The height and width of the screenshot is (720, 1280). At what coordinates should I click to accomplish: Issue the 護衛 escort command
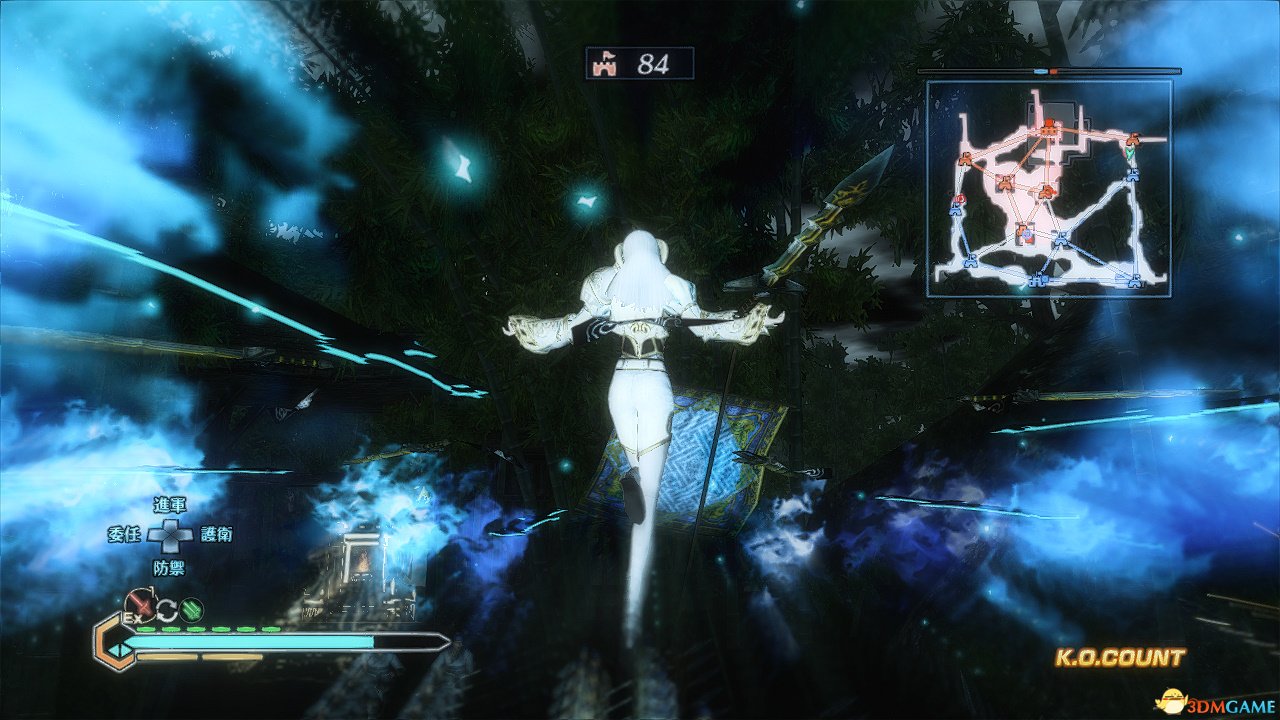tap(217, 535)
